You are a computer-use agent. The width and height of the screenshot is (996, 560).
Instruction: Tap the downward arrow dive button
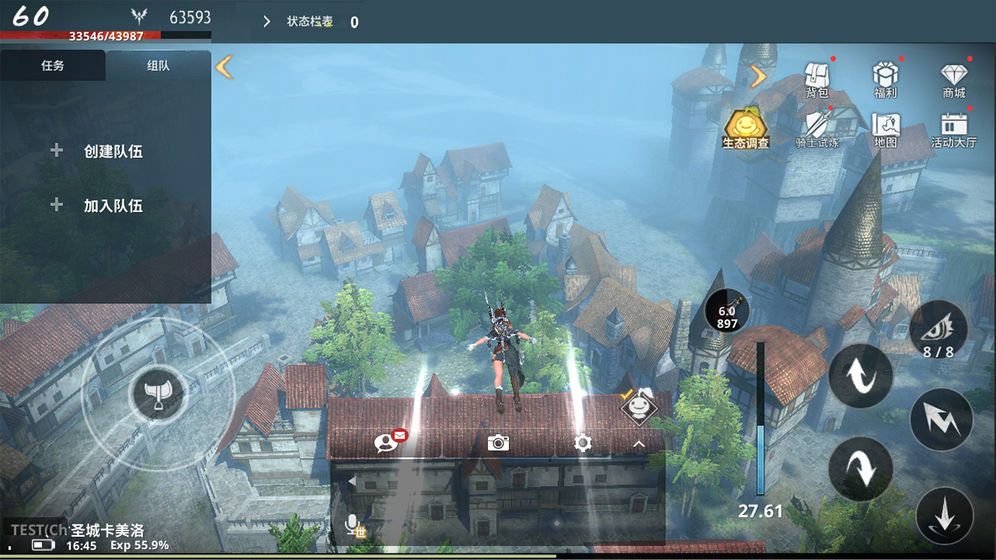[x=944, y=516]
